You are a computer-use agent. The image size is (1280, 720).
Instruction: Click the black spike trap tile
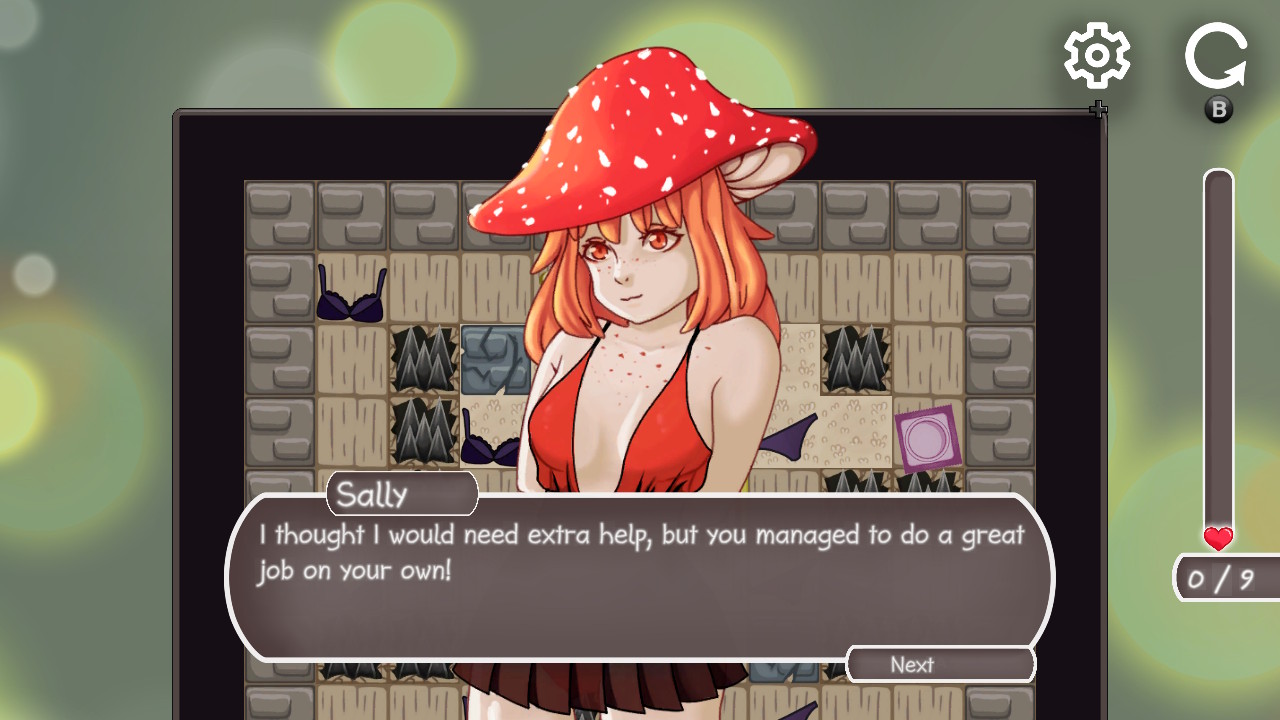coord(424,360)
